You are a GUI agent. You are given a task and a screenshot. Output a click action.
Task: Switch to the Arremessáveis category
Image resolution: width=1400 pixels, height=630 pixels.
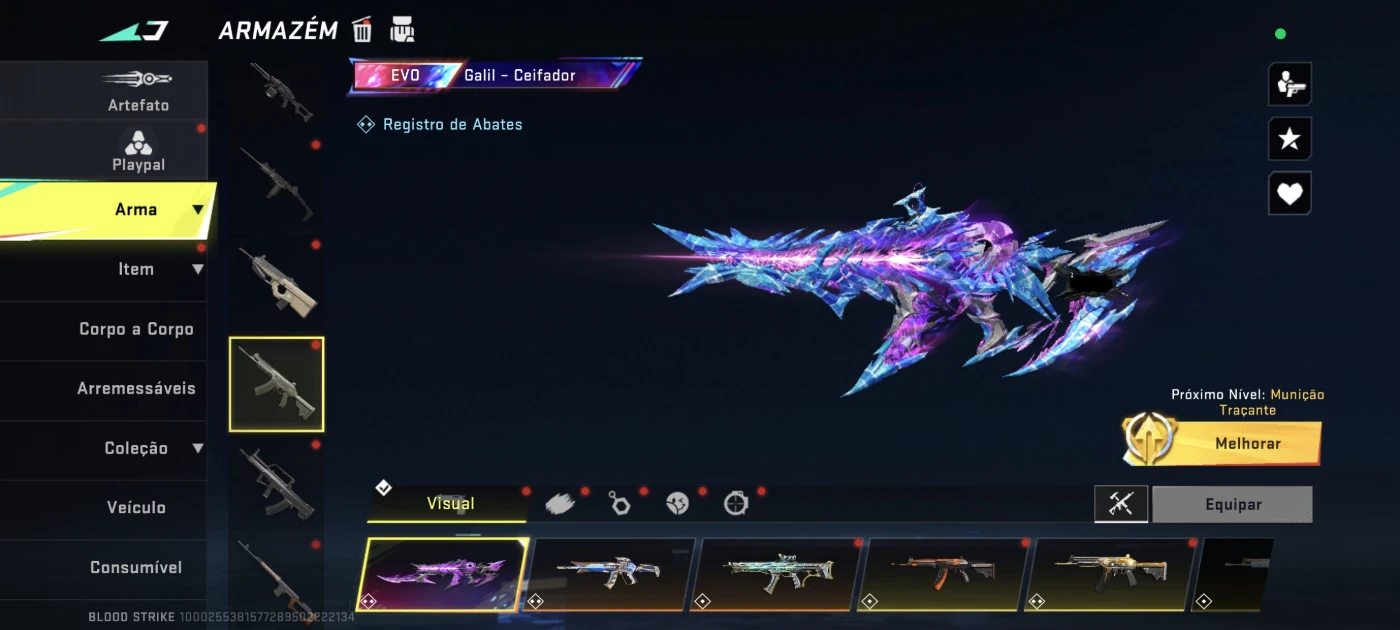pyautogui.click(x=136, y=388)
